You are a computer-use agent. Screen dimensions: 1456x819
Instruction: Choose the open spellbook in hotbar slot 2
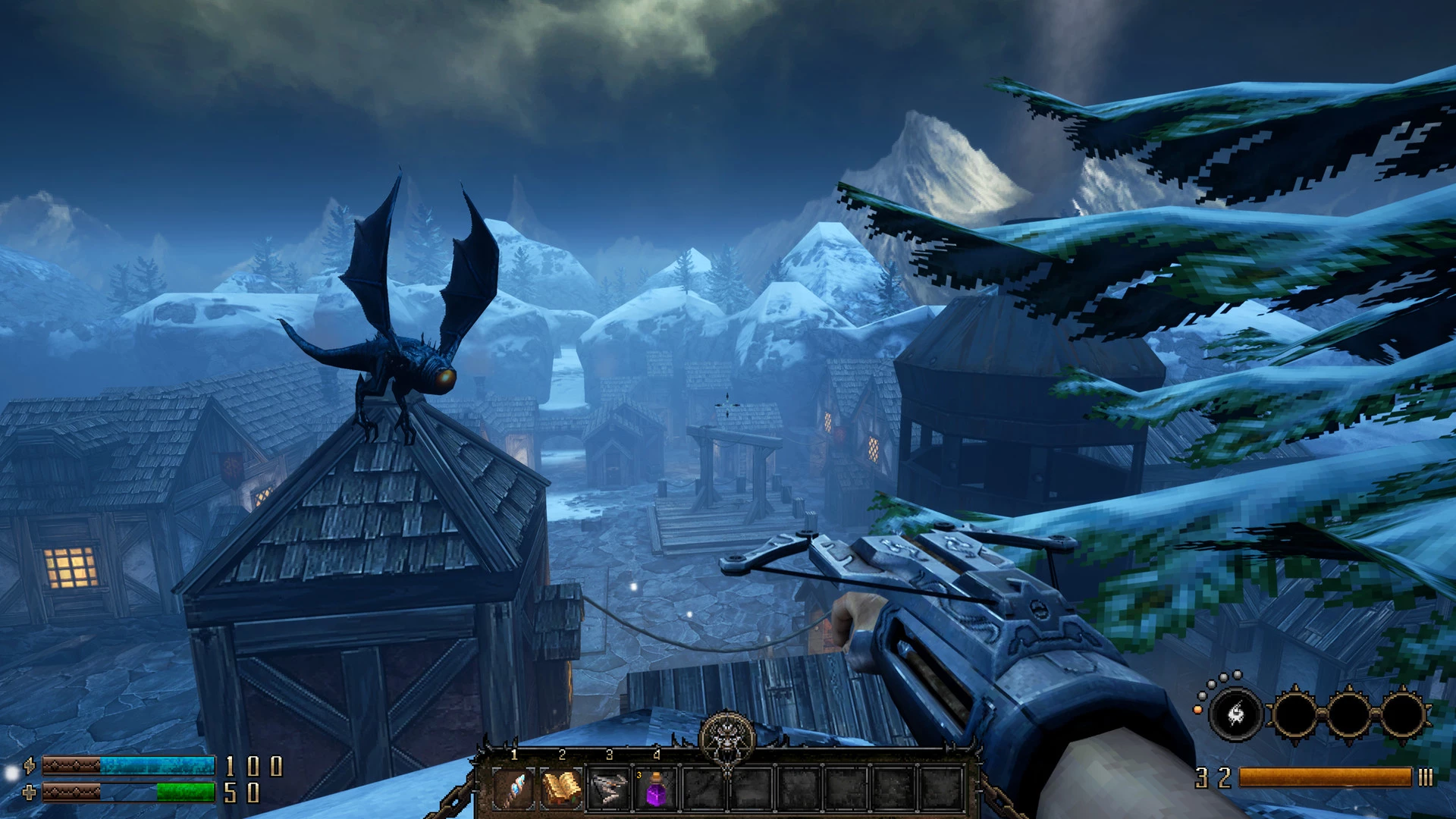561,789
